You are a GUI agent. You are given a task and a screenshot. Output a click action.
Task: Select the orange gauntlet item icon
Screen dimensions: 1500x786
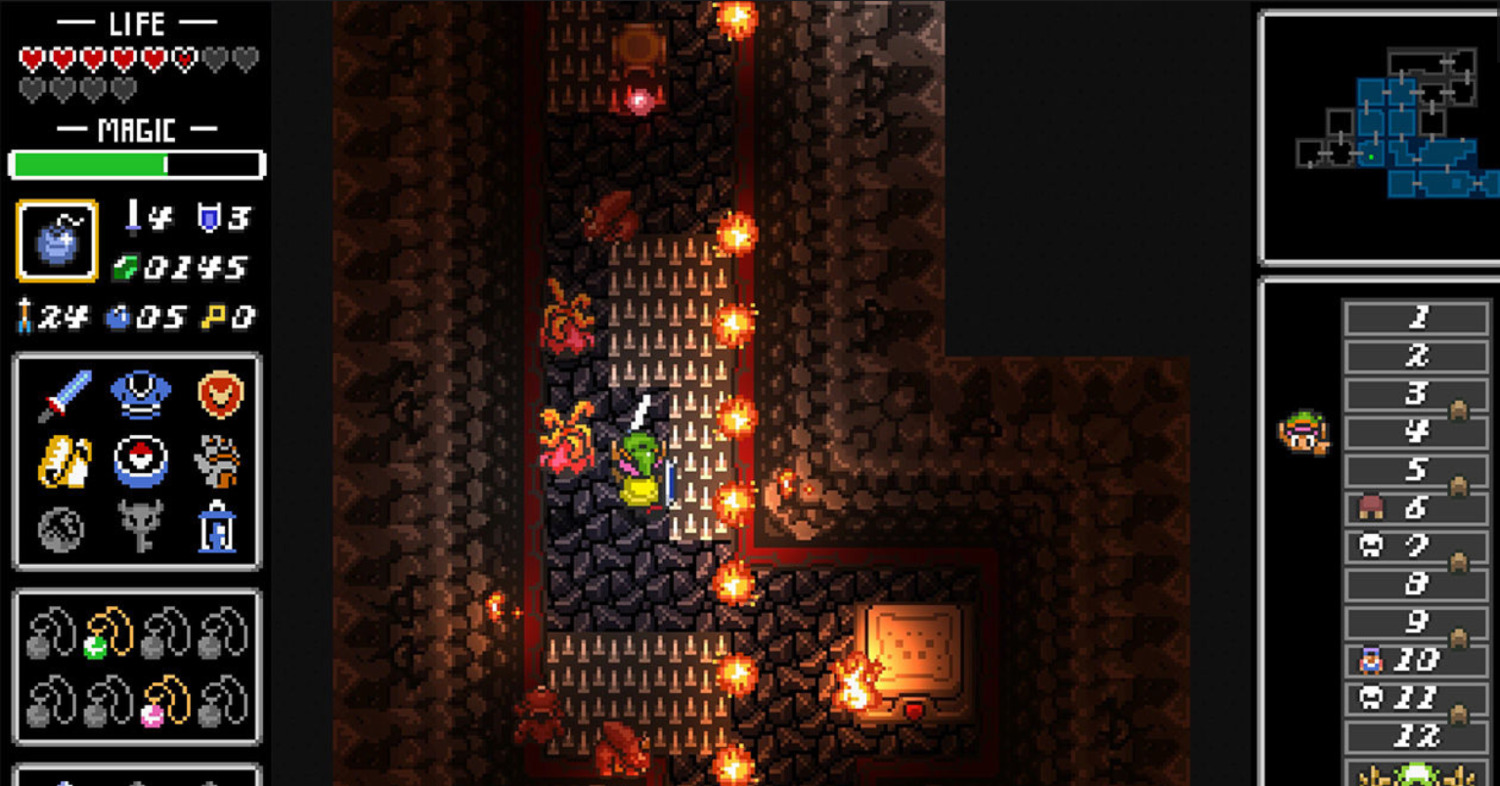pyautogui.click(x=217, y=461)
